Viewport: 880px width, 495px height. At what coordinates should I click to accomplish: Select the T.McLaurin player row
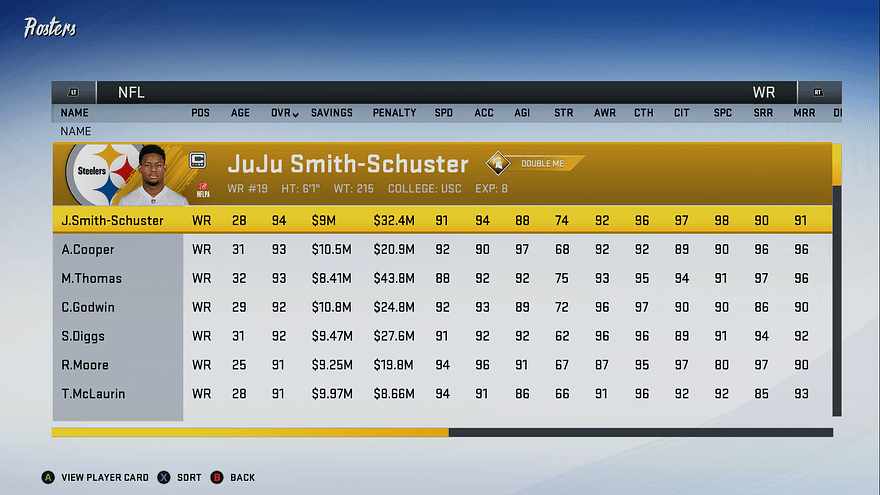click(x=93, y=394)
